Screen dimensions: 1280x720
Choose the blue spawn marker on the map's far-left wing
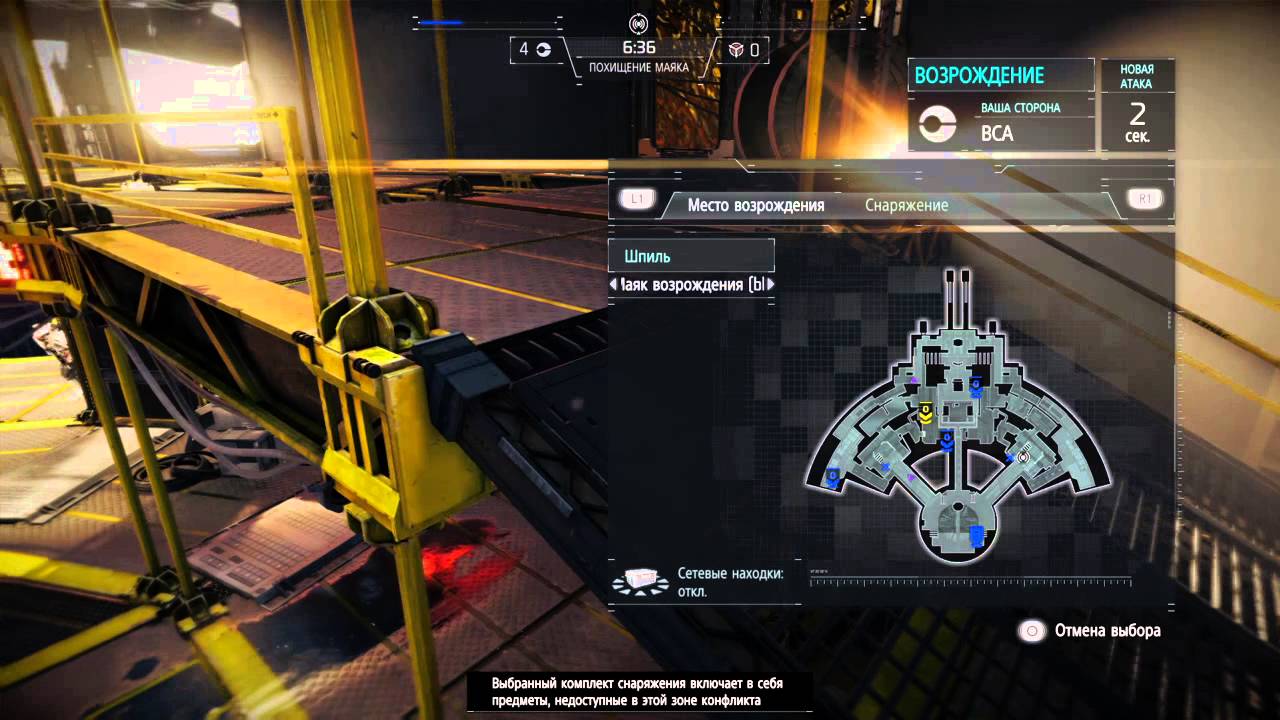(830, 479)
